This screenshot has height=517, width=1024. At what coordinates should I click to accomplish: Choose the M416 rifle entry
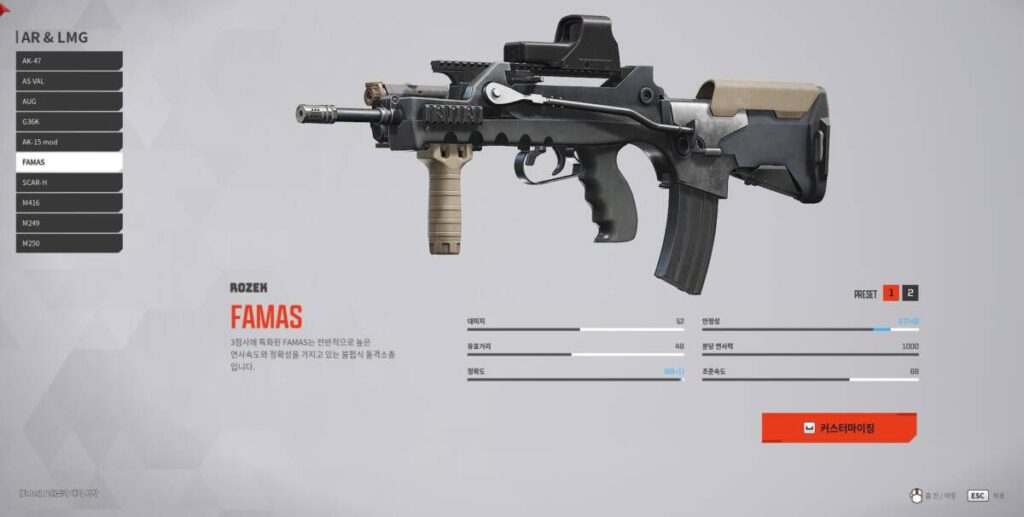(68, 202)
